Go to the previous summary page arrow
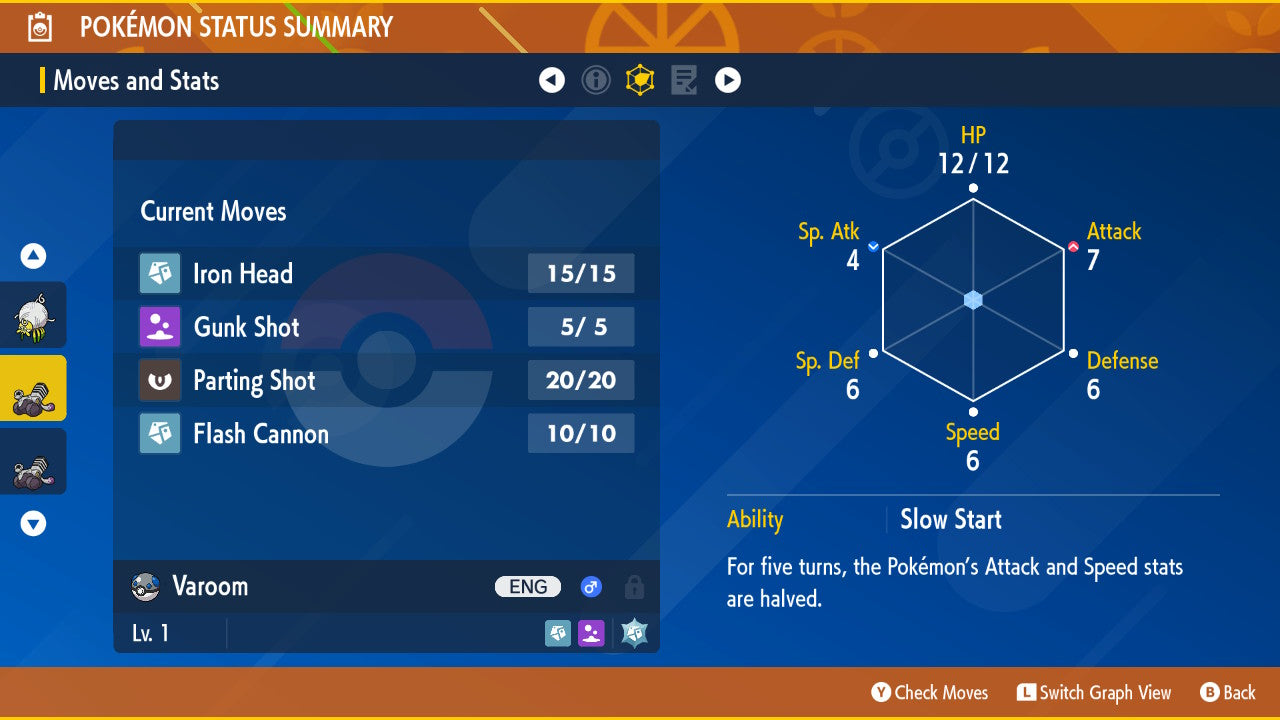The image size is (1280, 720). click(552, 80)
